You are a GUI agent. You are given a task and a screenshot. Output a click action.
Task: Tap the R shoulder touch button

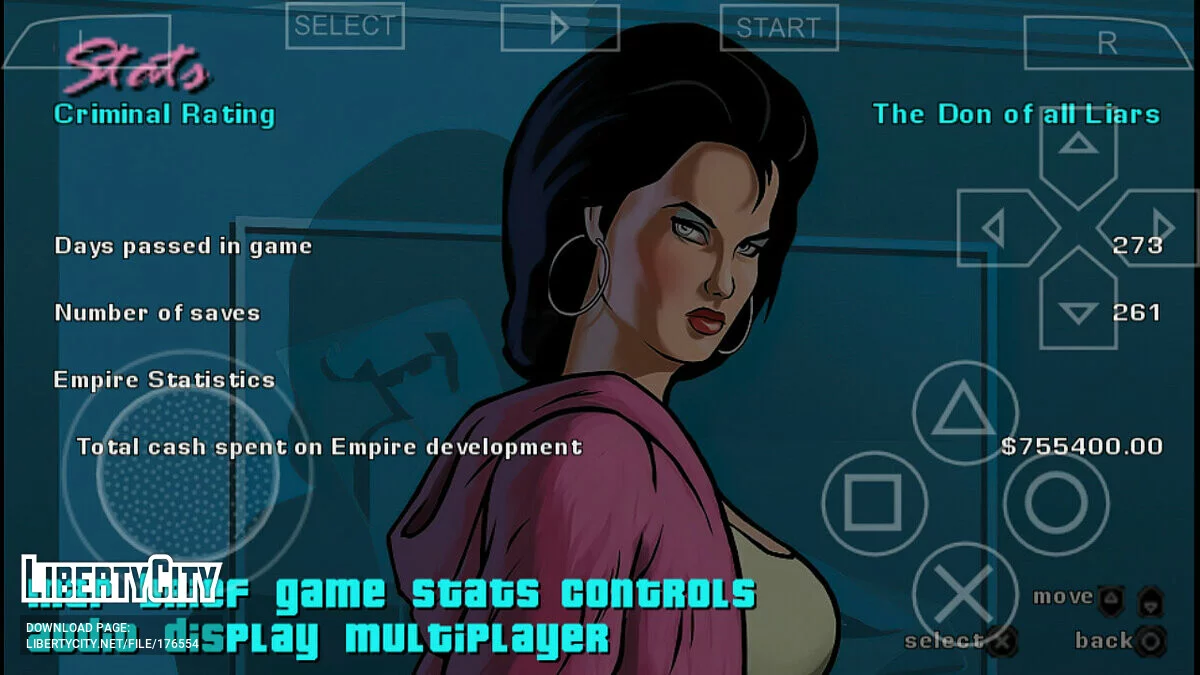(x=1107, y=43)
